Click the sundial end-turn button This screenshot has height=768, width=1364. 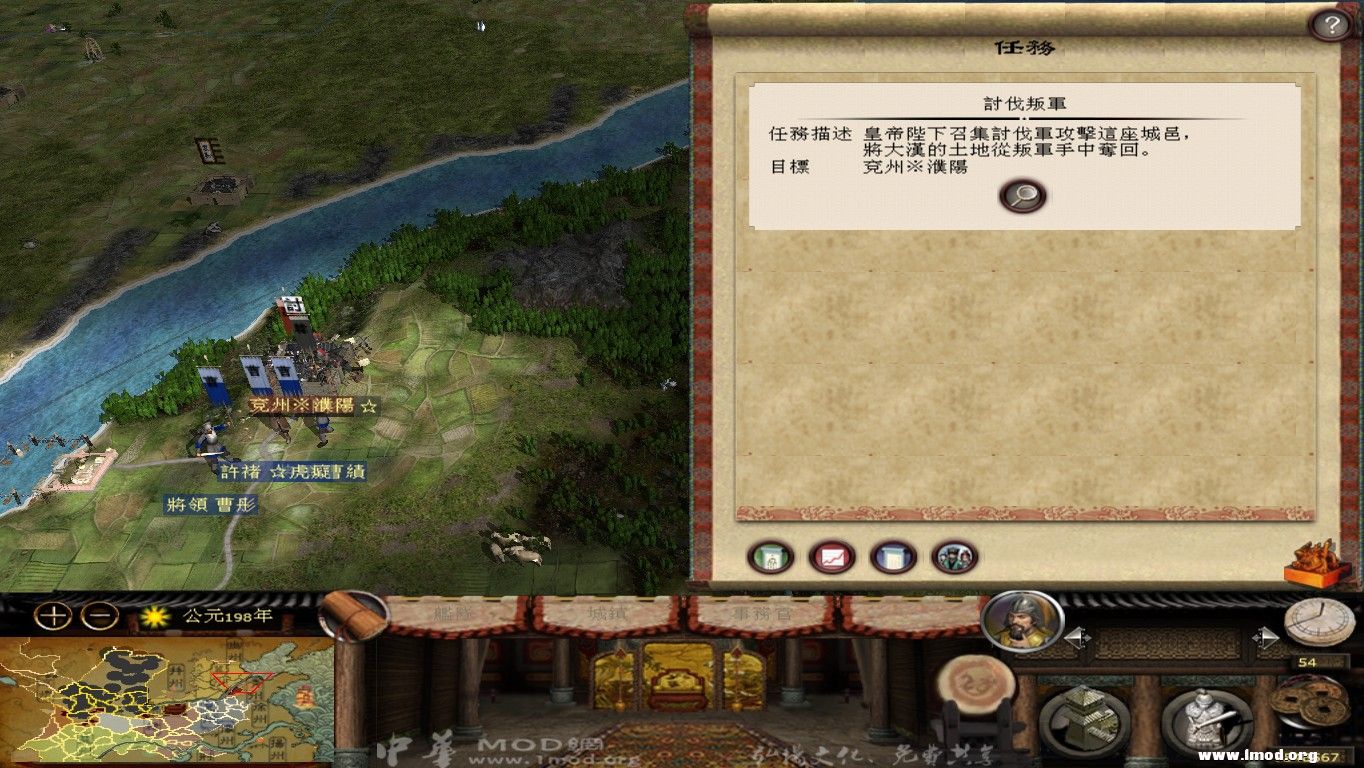coord(1322,622)
